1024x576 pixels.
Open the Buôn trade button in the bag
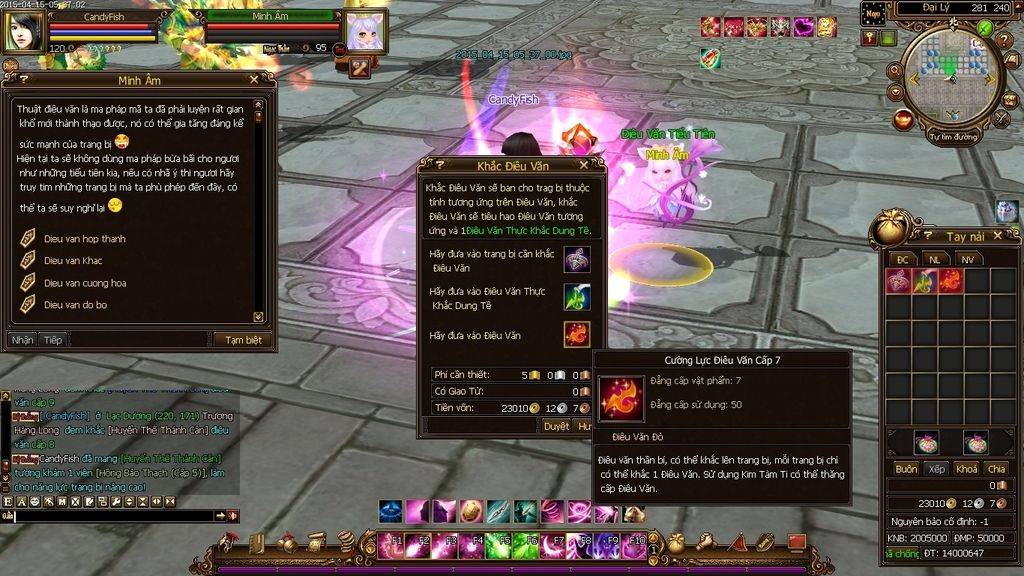point(906,469)
